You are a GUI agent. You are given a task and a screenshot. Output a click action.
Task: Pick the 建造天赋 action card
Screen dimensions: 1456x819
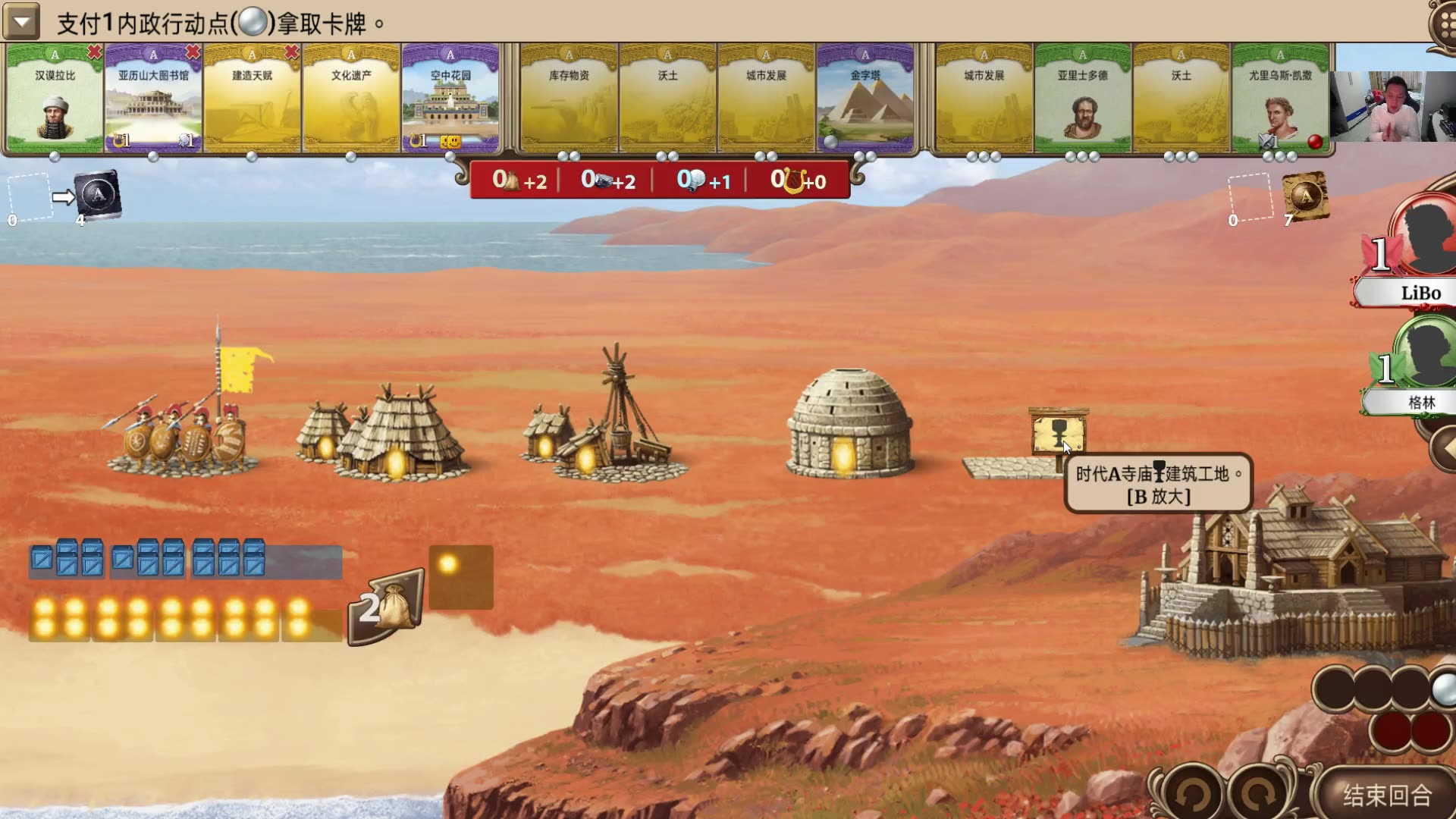(252, 99)
